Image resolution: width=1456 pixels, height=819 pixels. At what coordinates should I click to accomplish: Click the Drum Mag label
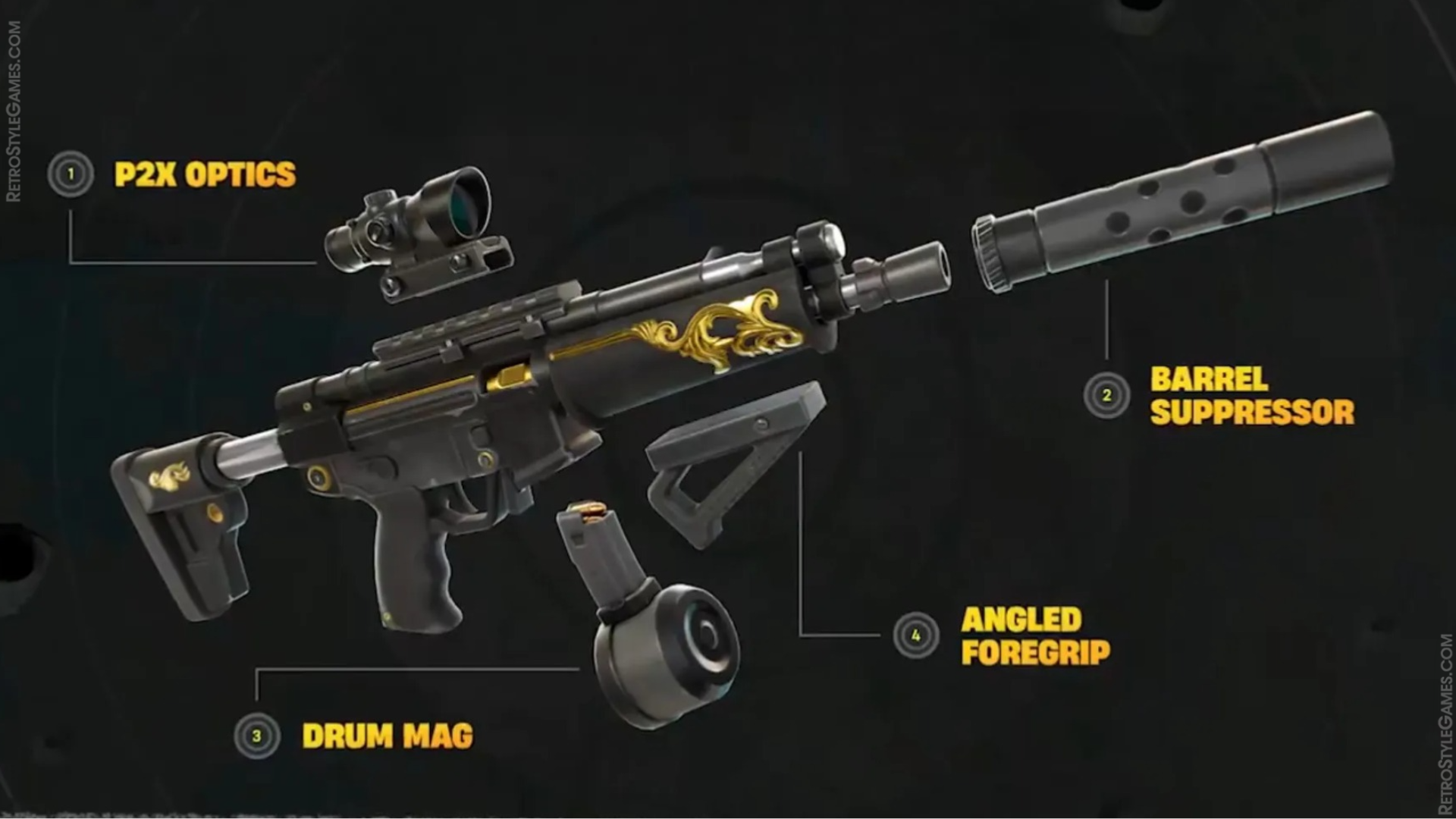(387, 736)
